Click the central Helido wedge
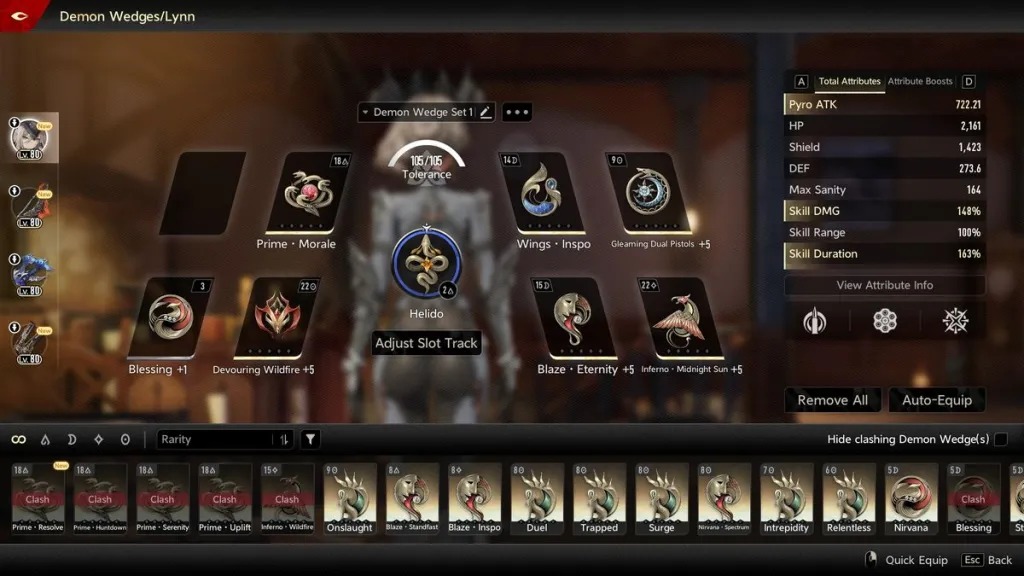Screen dimensions: 1024x576 pyautogui.click(x=426, y=263)
